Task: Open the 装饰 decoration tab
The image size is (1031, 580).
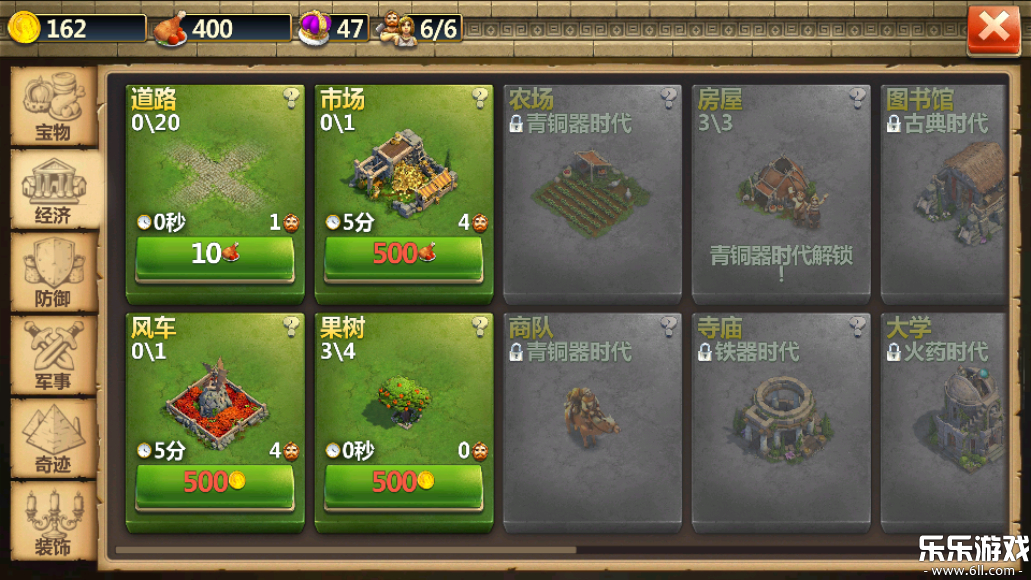Action: coord(54,520)
